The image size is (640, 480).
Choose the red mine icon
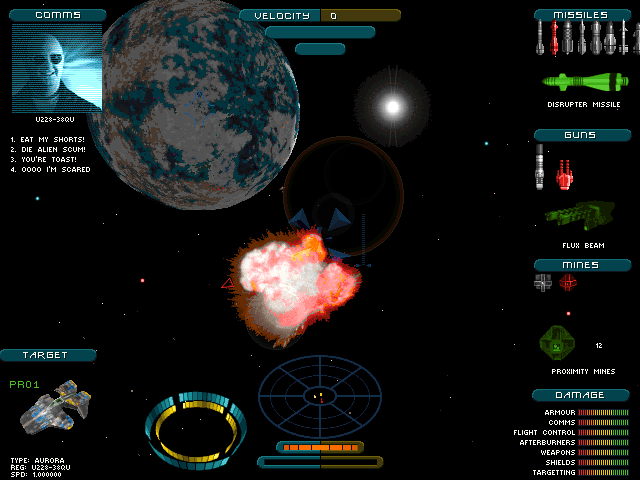coord(567,283)
